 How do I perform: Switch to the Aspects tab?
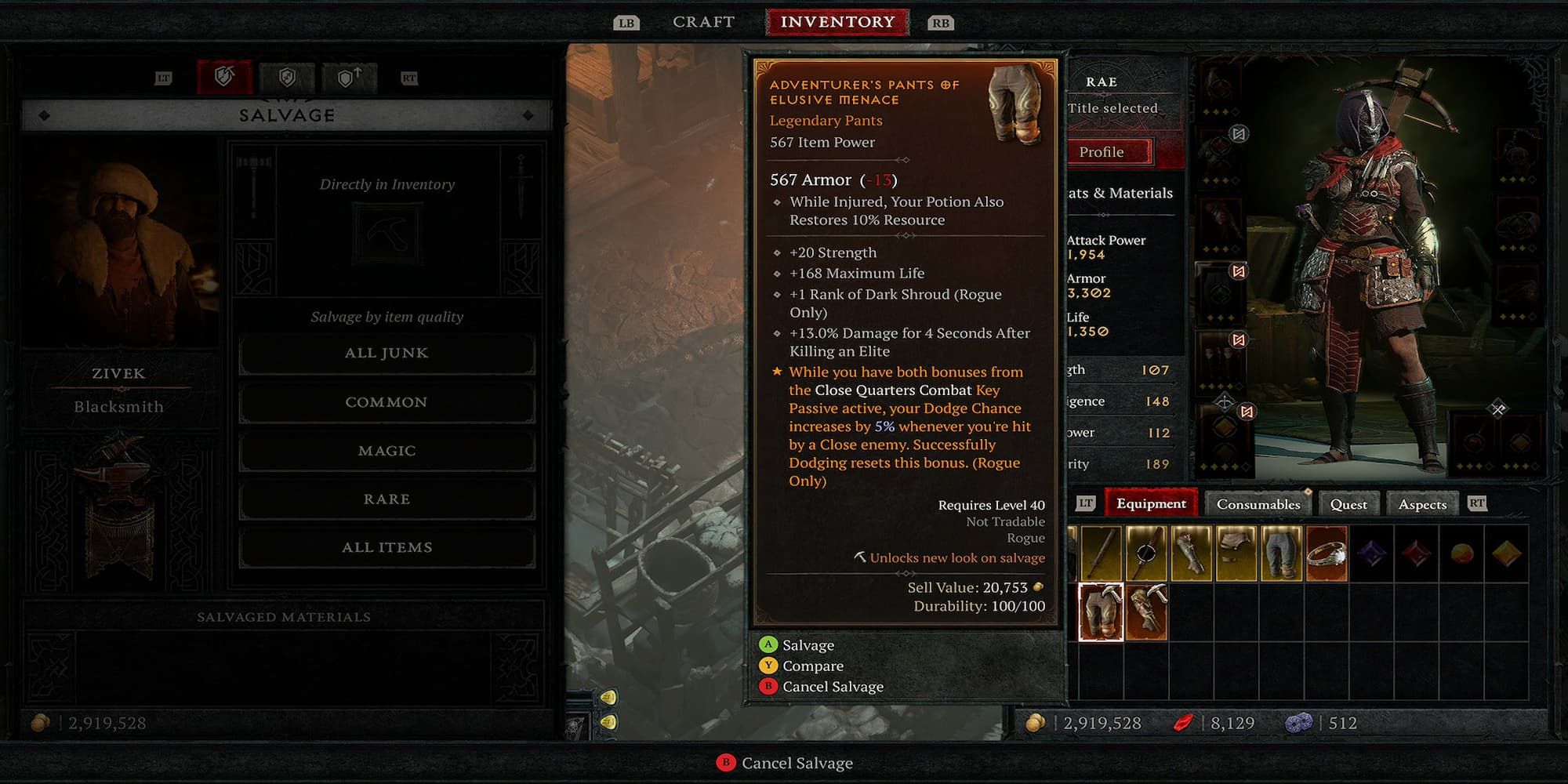[1422, 503]
